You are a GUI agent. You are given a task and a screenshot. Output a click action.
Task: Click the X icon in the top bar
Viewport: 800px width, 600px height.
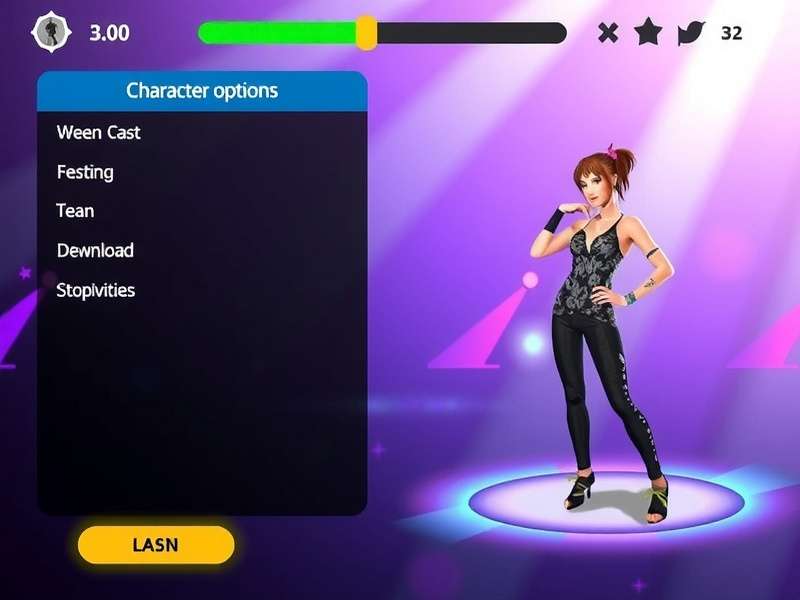[x=608, y=33]
